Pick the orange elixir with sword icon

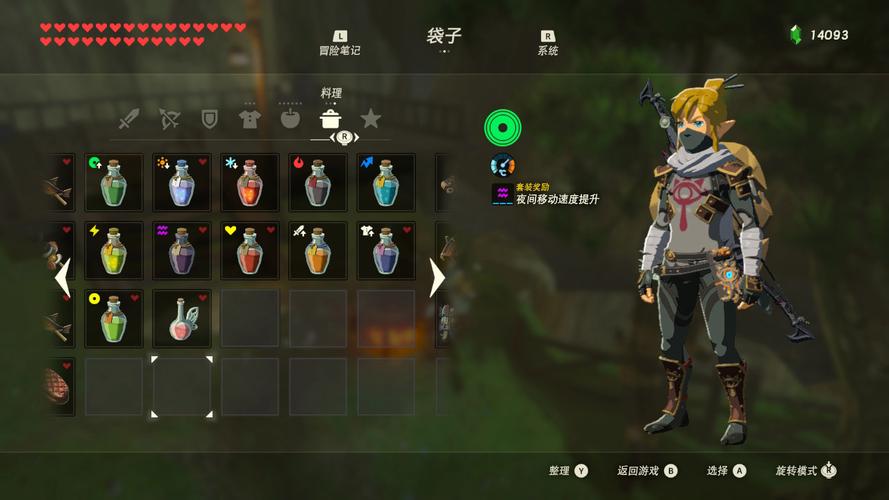click(318, 250)
